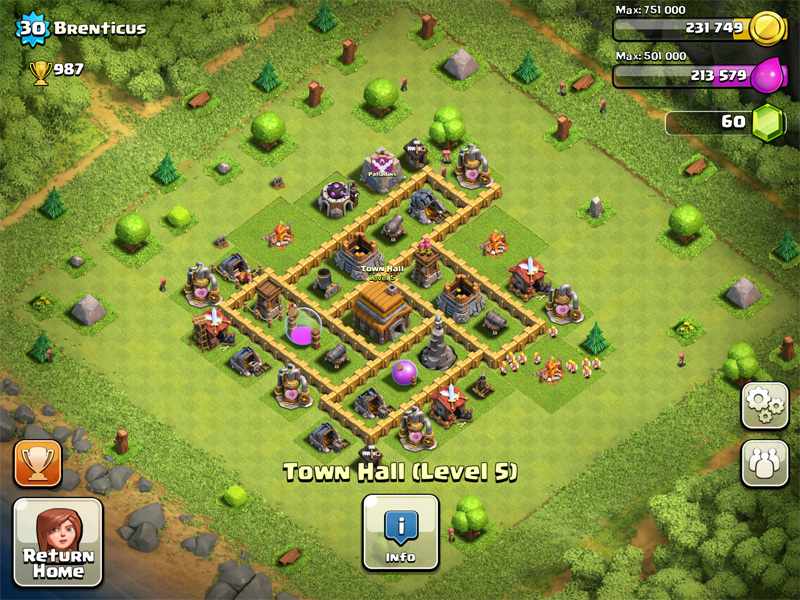Click the pink elixir drop icon
Viewport: 800px width, 600px height.
769,74
